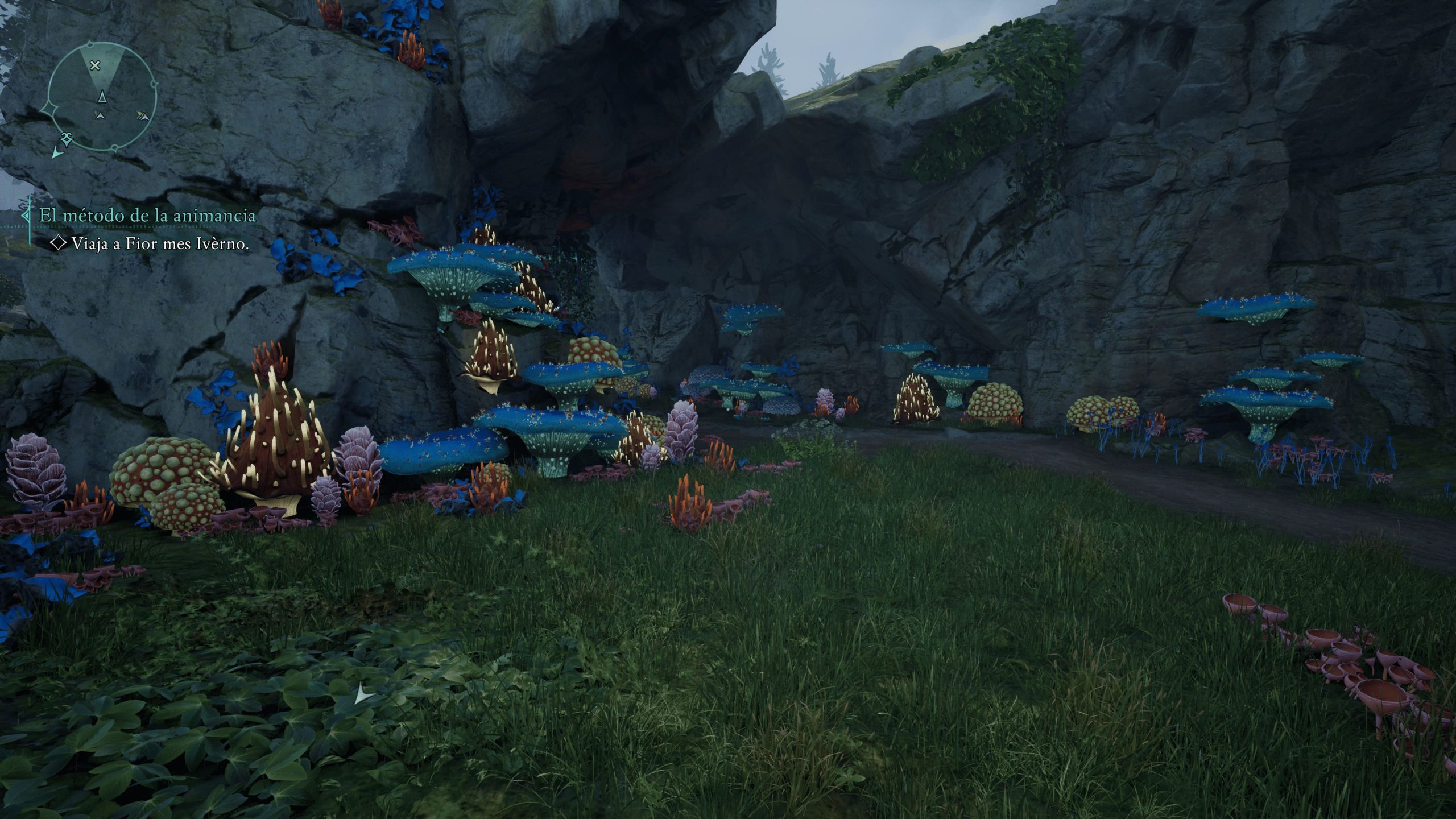Select the objective 'Viaja a Fior mes Ivèrno'
The image size is (1456, 819).
[160, 244]
